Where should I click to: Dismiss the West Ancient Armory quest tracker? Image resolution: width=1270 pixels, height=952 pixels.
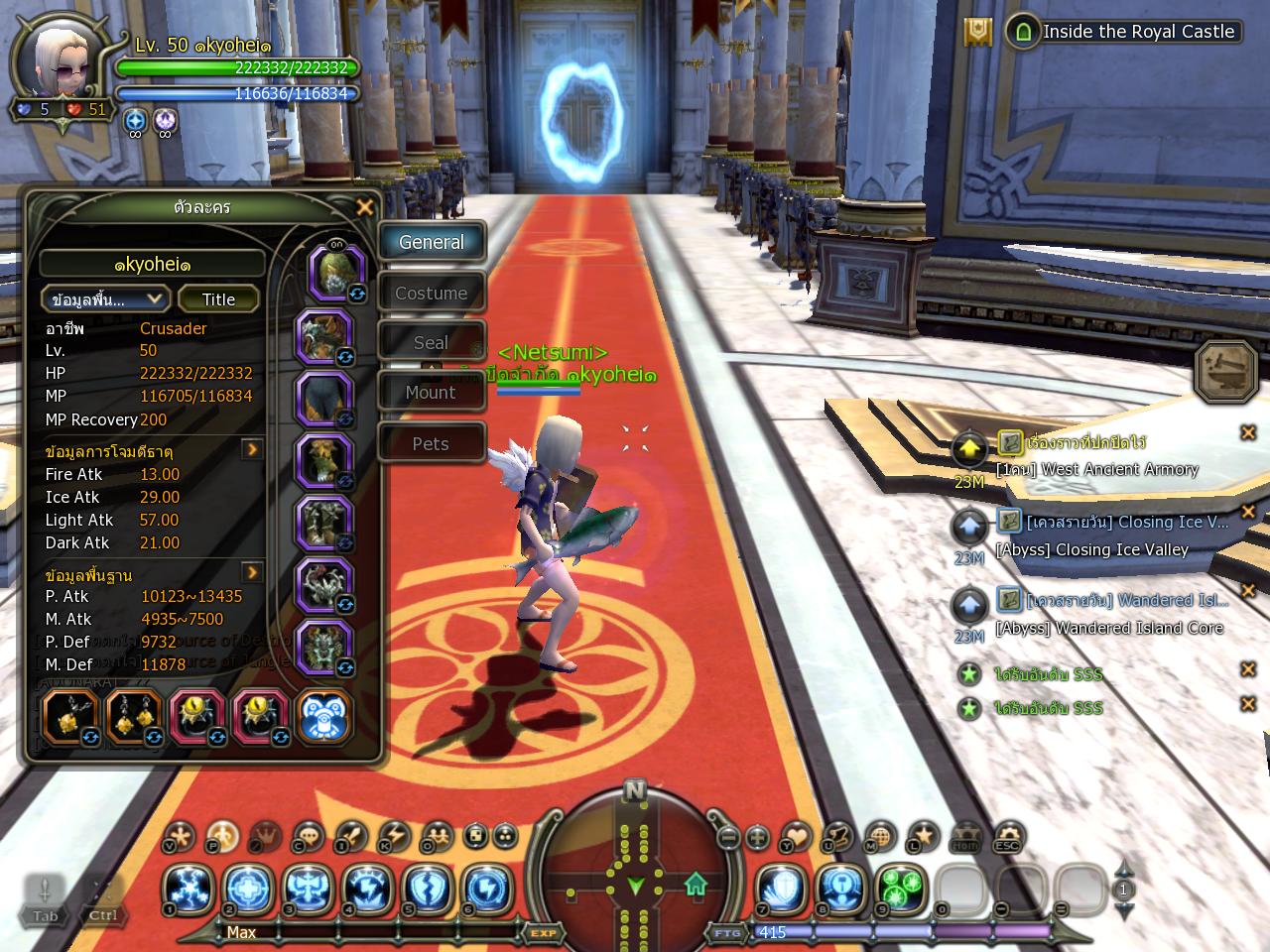point(1248,432)
